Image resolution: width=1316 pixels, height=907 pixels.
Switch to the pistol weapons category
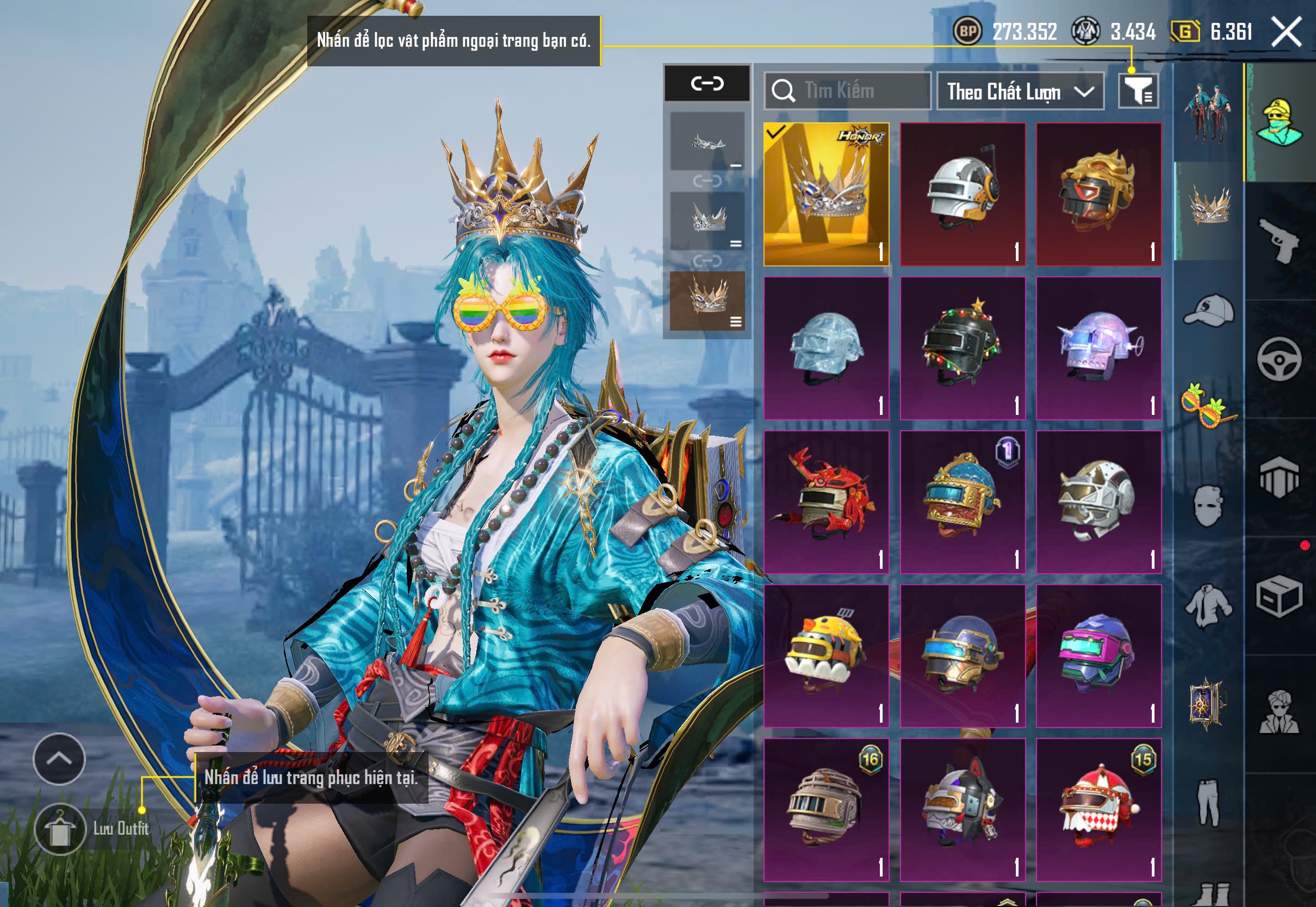tap(1279, 240)
